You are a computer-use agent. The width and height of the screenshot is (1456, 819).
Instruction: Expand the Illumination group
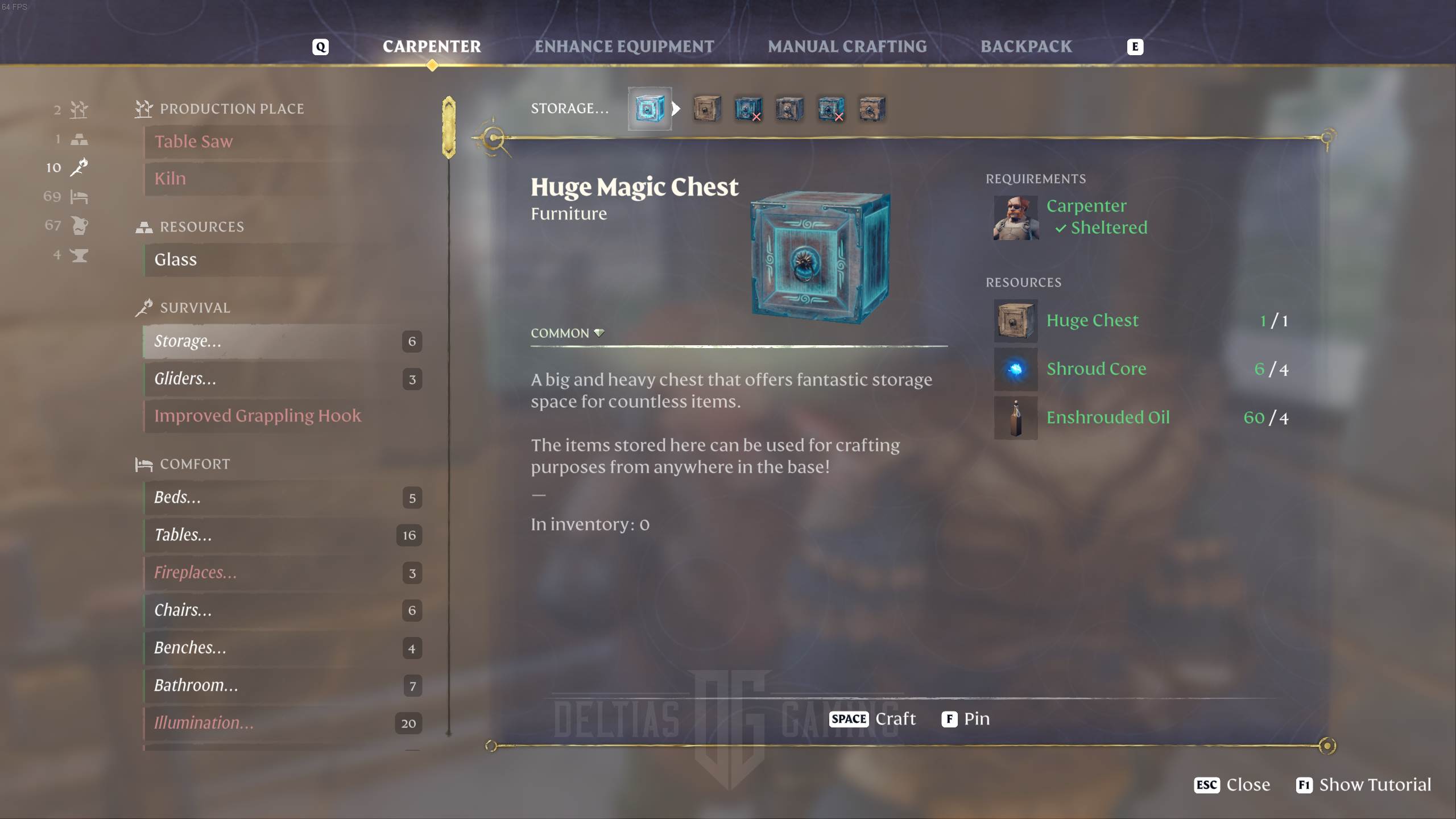click(x=204, y=723)
